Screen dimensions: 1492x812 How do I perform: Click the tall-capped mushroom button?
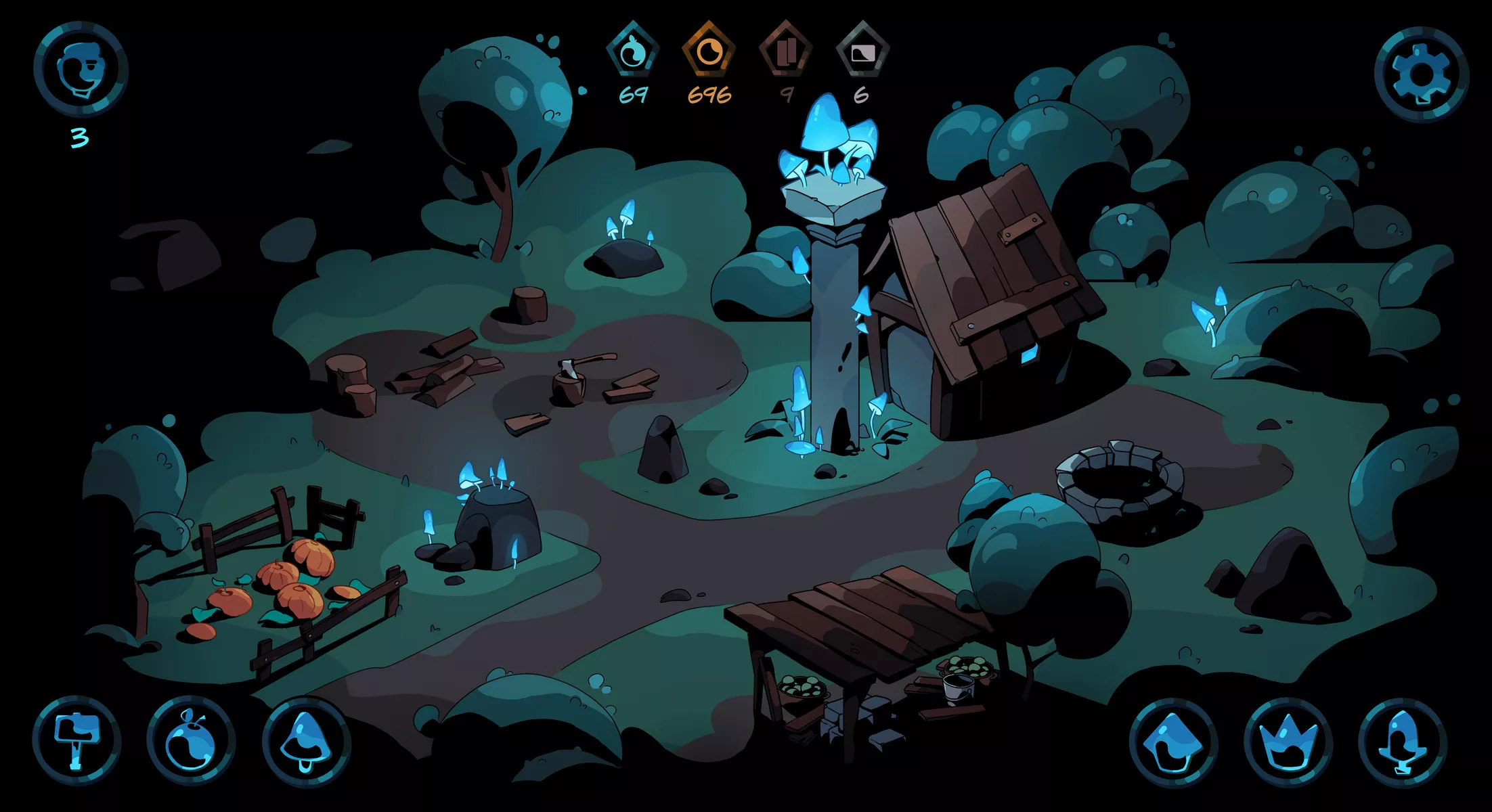click(x=1403, y=742)
